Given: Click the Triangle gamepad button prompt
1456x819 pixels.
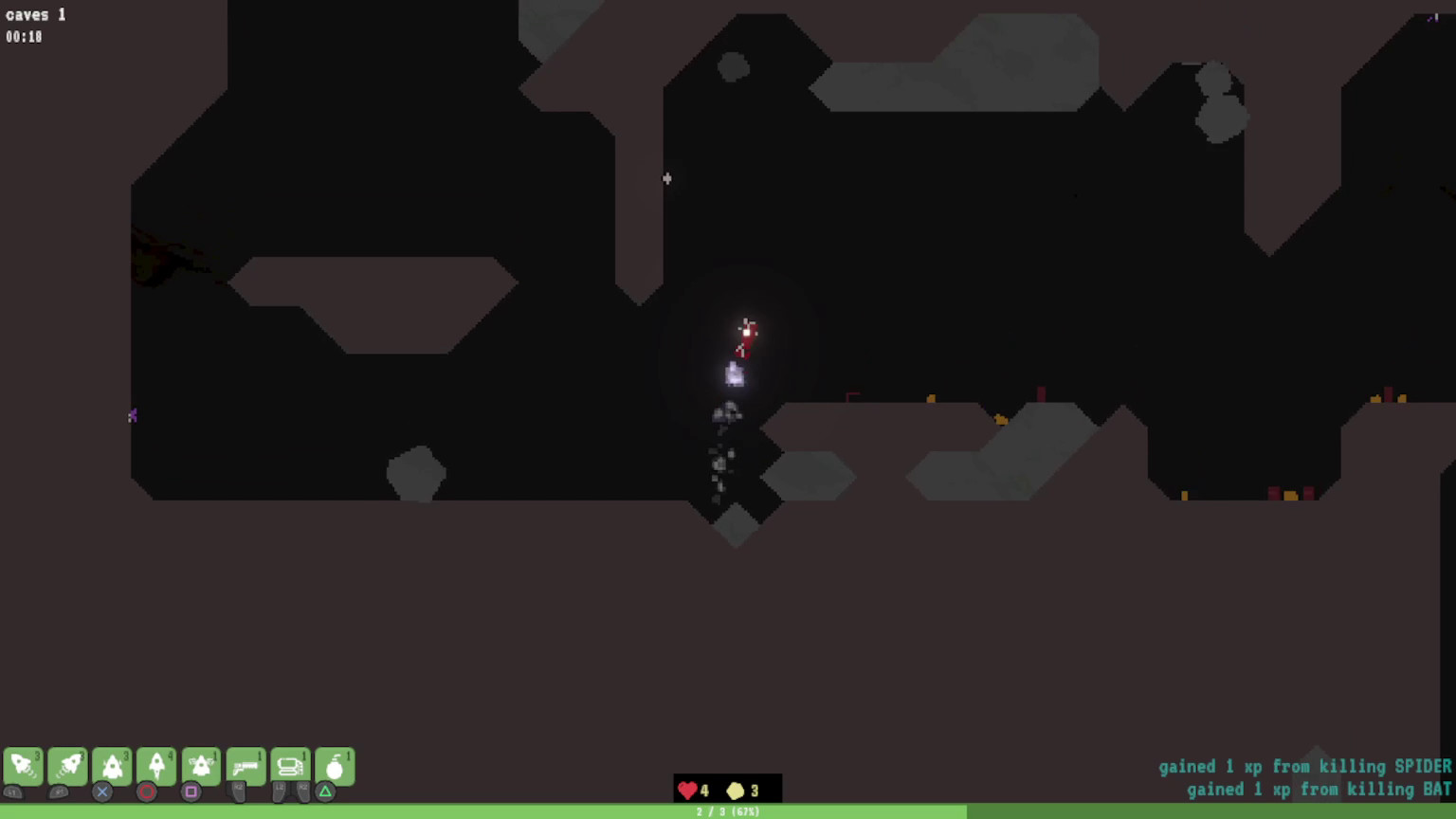Looking at the screenshot, I should [325, 792].
